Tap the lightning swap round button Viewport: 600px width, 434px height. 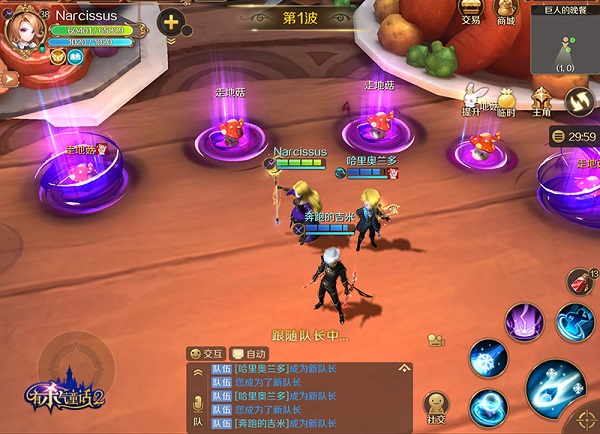click(x=578, y=100)
